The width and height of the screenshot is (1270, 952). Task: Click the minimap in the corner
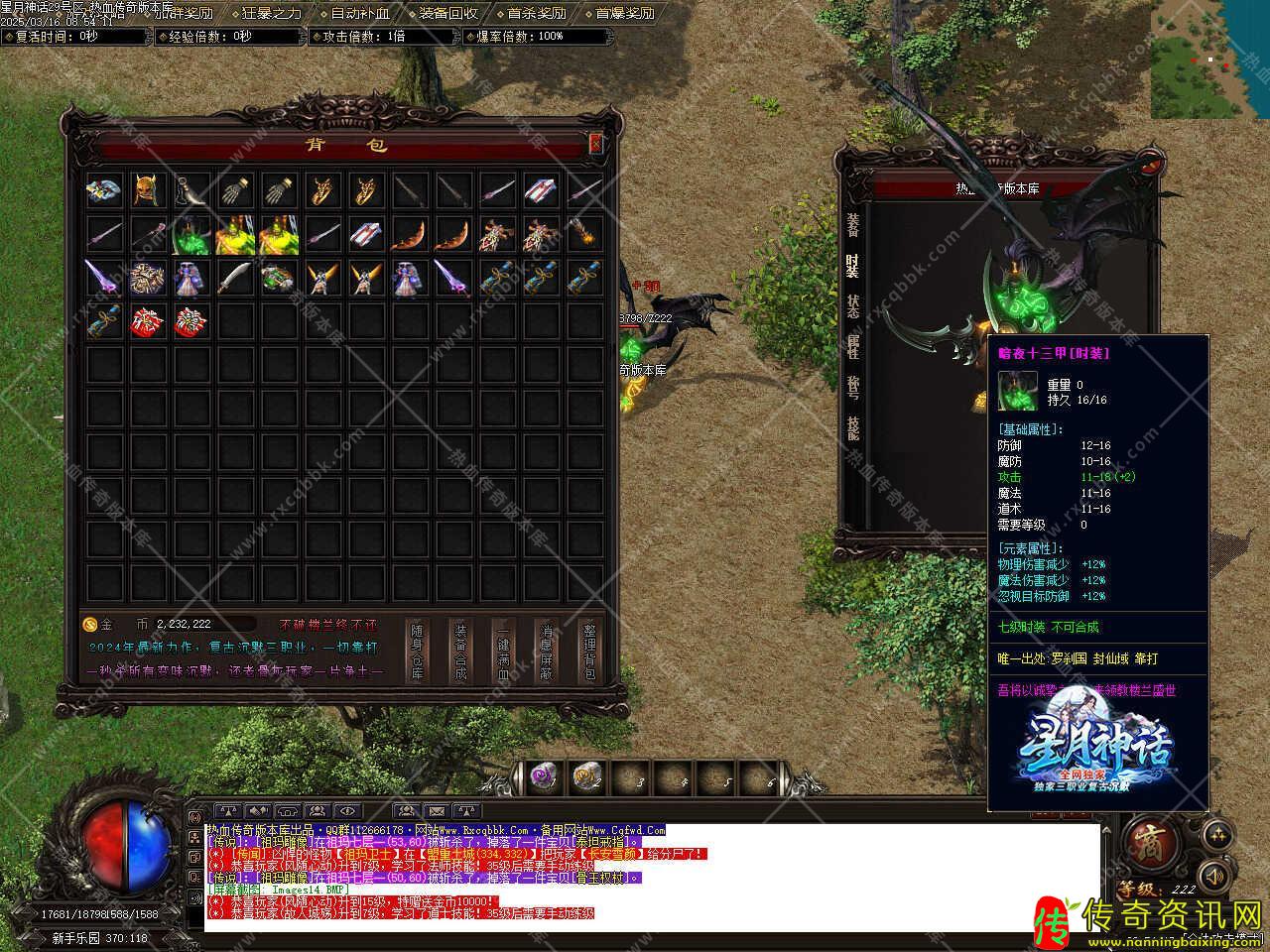click(1209, 59)
